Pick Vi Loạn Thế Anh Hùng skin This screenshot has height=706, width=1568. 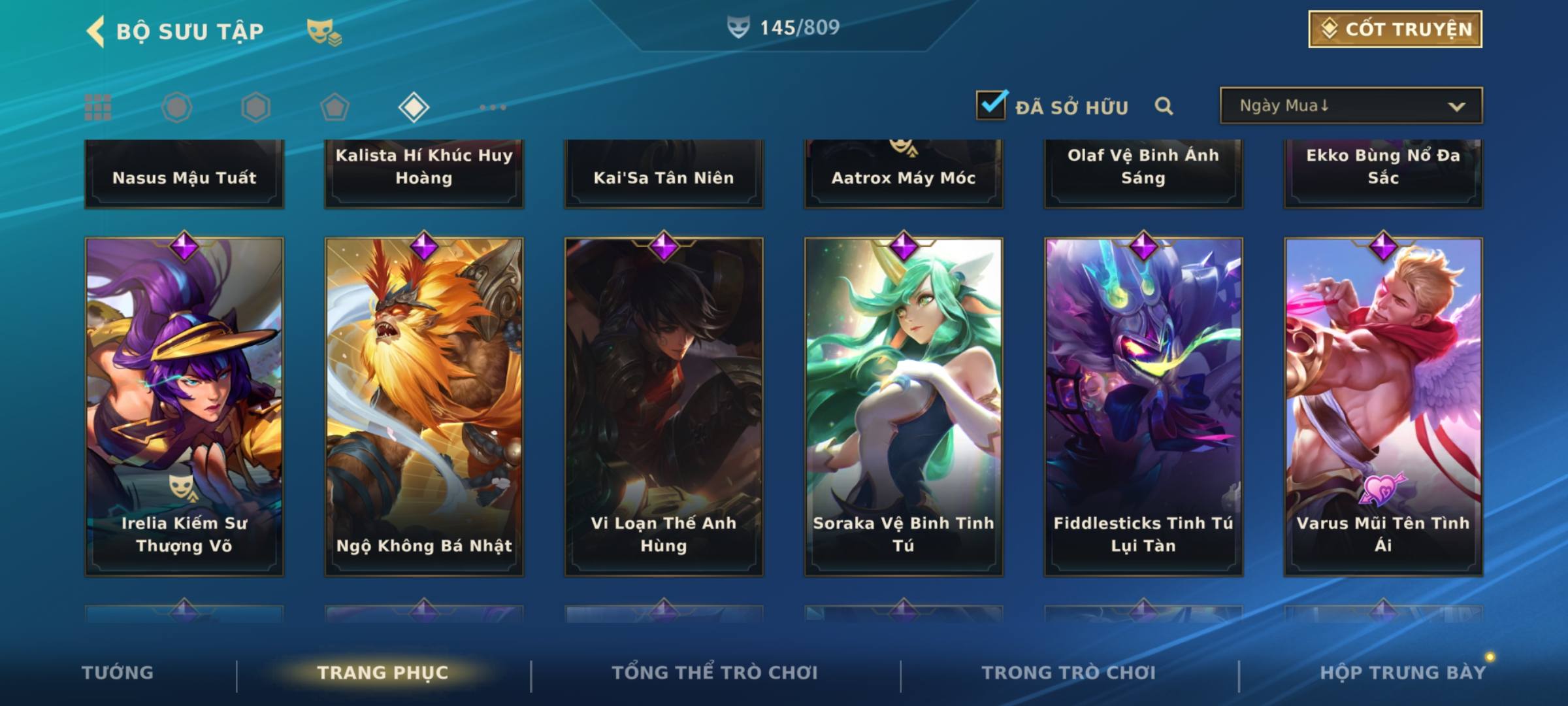[x=664, y=405]
